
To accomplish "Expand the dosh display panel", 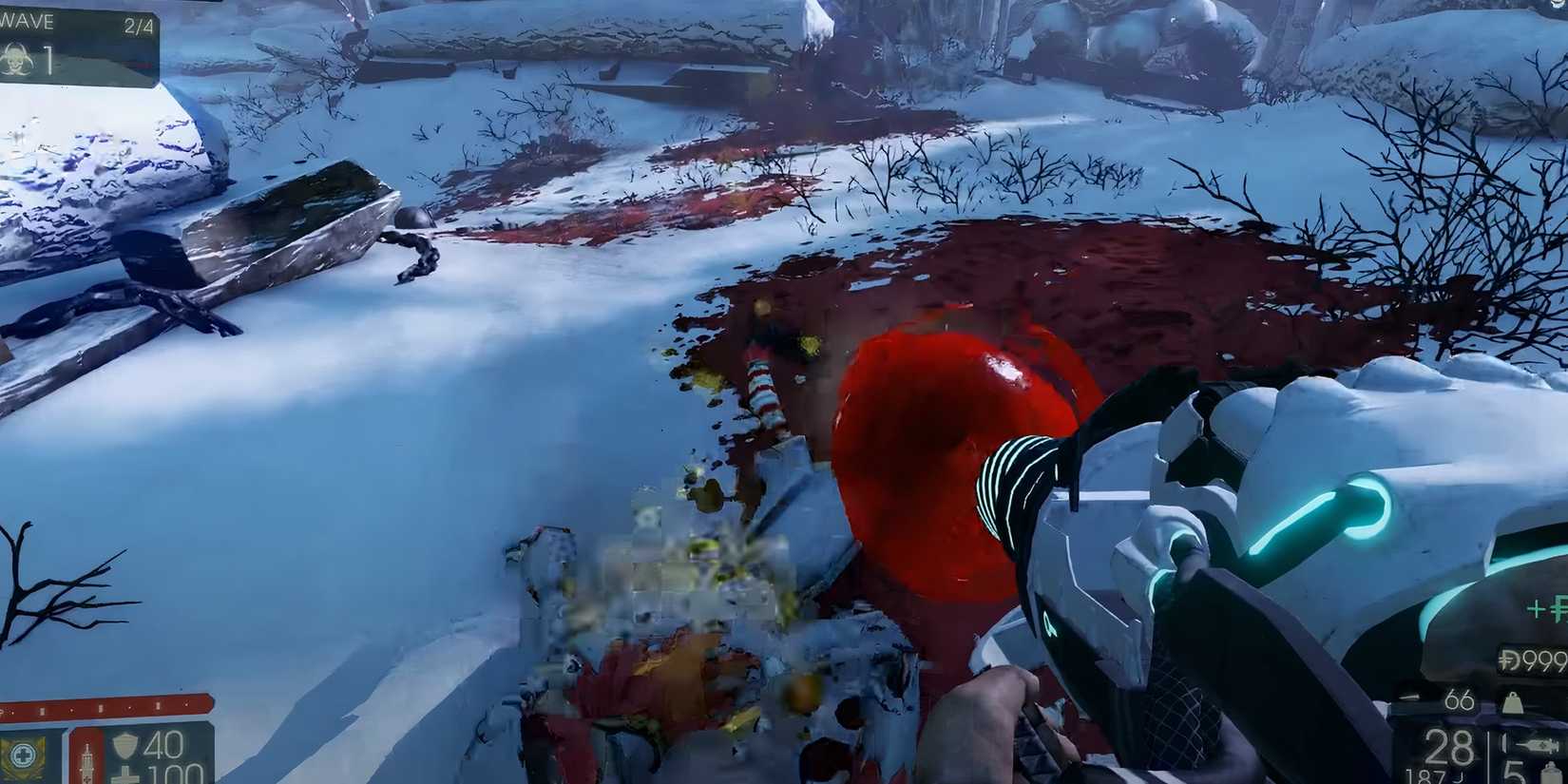I will [1531, 659].
